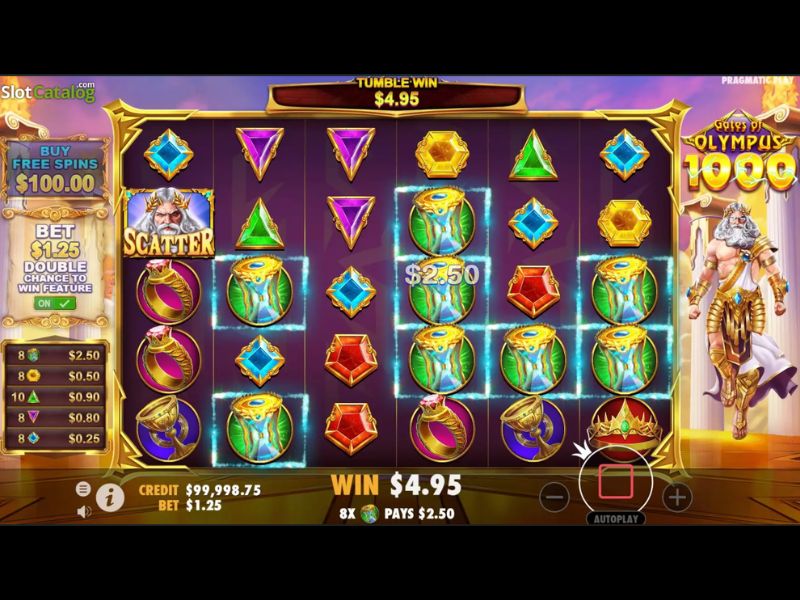800x600 pixels.
Task: Increase the bet with the plus button
Action: click(677, 496)
